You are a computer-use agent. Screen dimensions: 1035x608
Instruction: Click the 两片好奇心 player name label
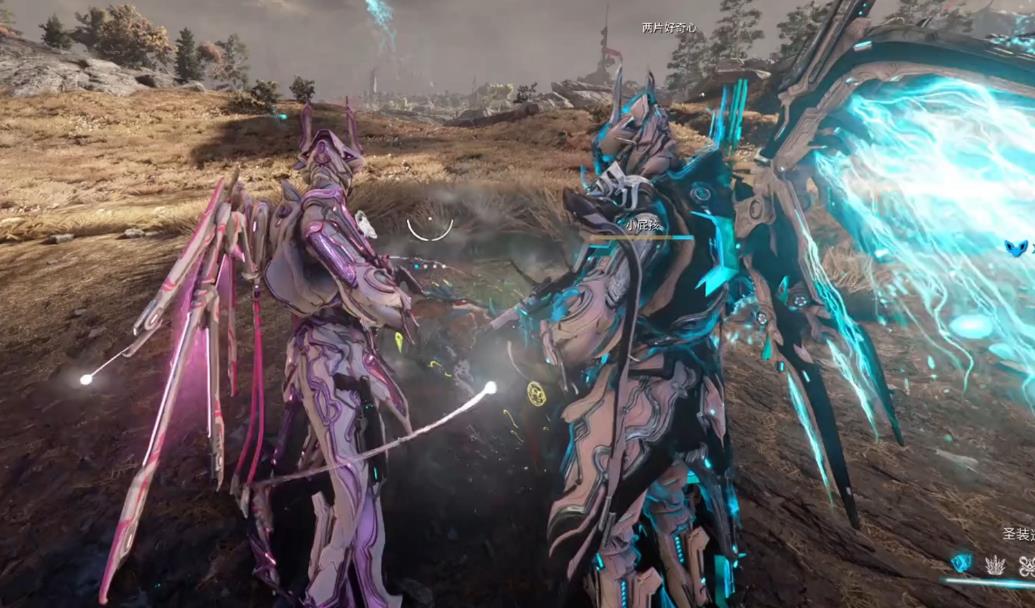click(668, 28)
